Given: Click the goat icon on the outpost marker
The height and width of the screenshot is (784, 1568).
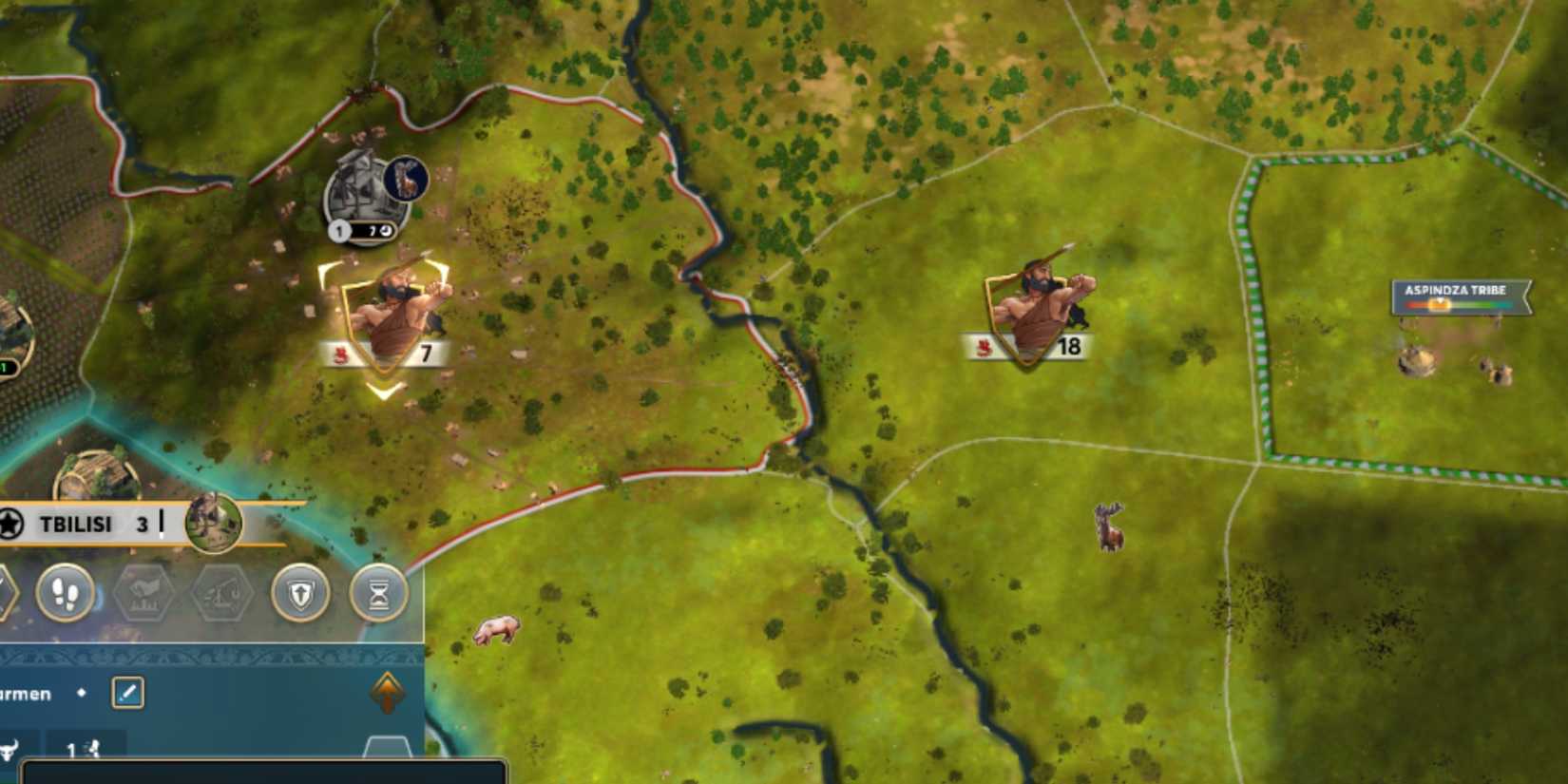Looking at the screenshot, I should (x=406, y=178).
